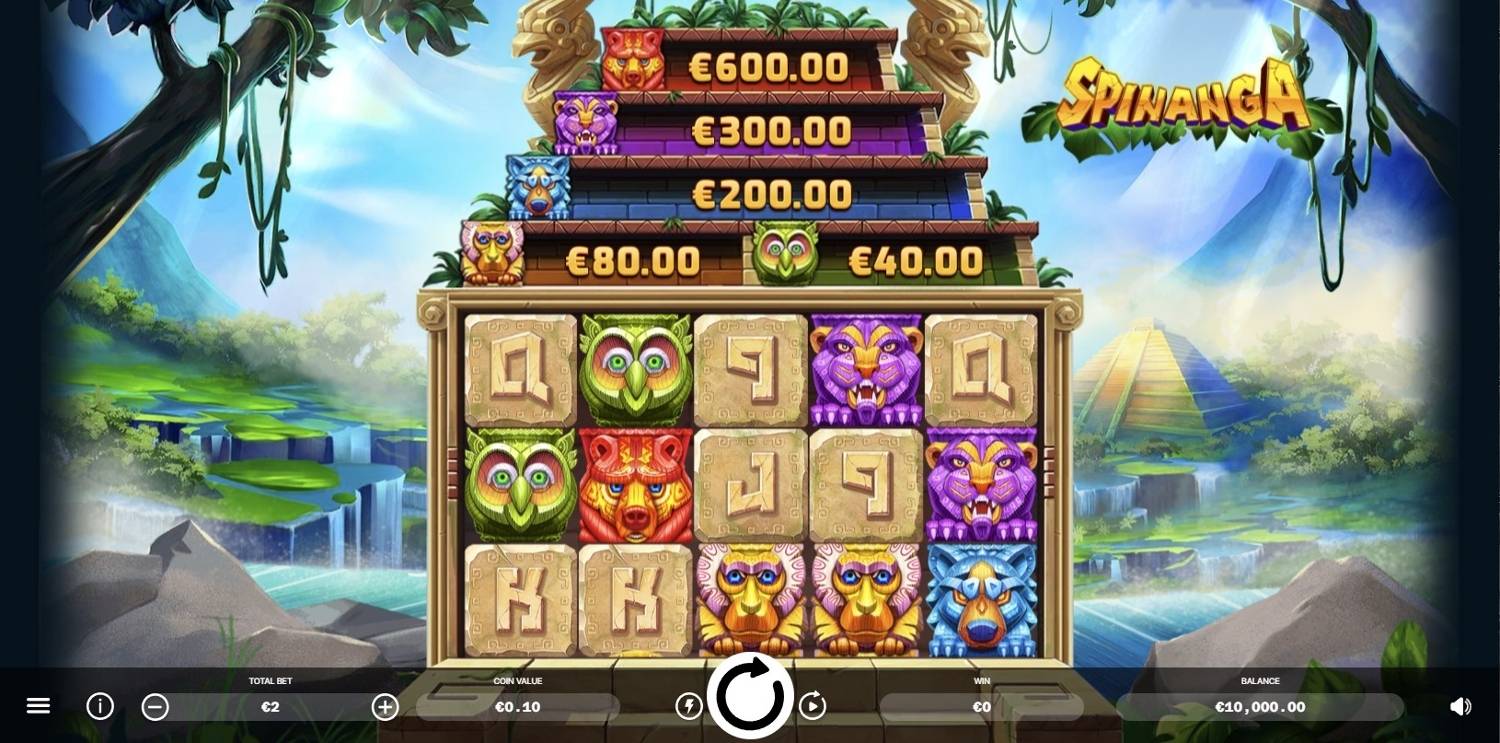
Task: Mute the game sound
Action: (x=1460, y=706)
